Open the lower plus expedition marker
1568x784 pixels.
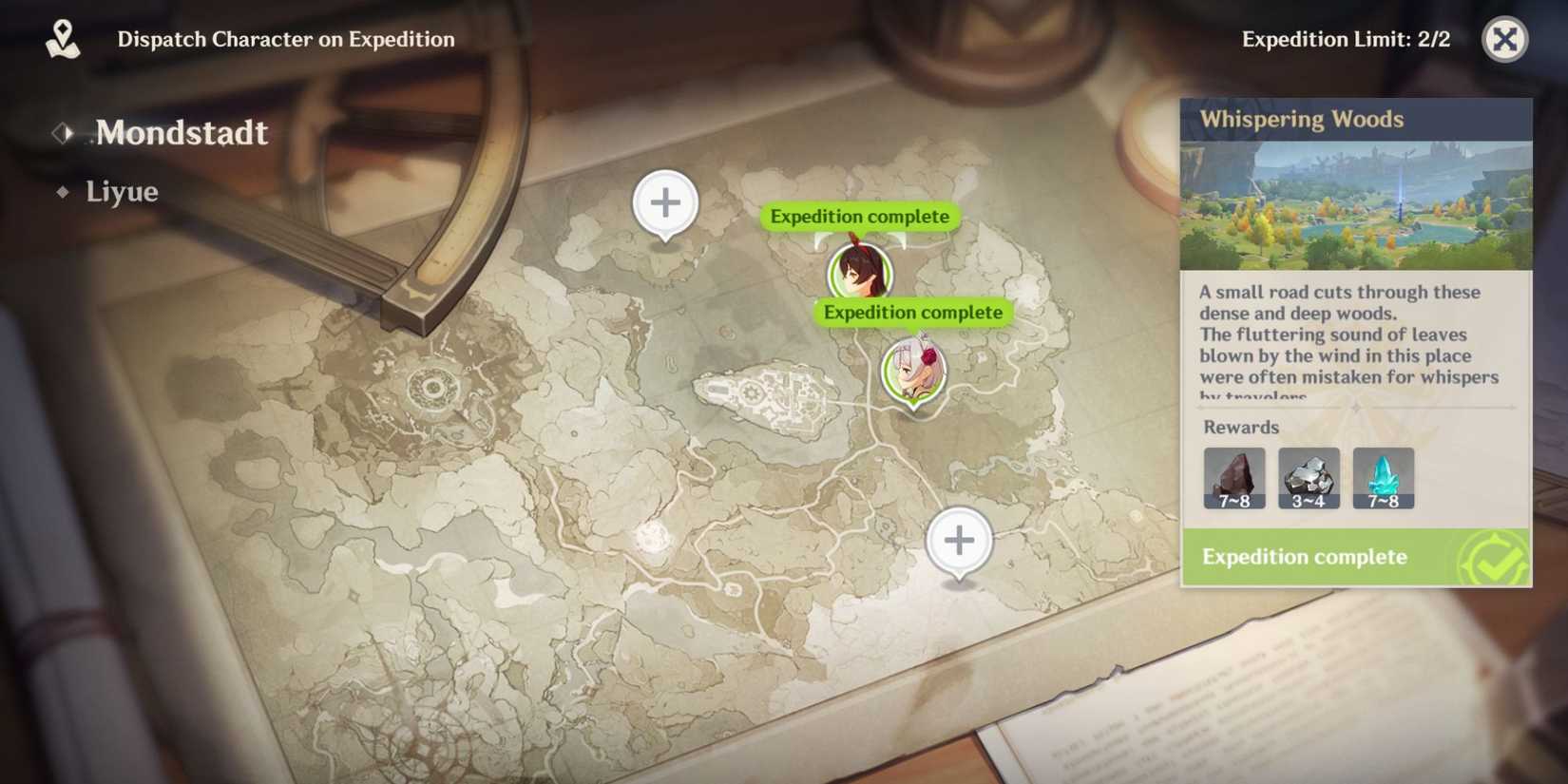(959, 540)
